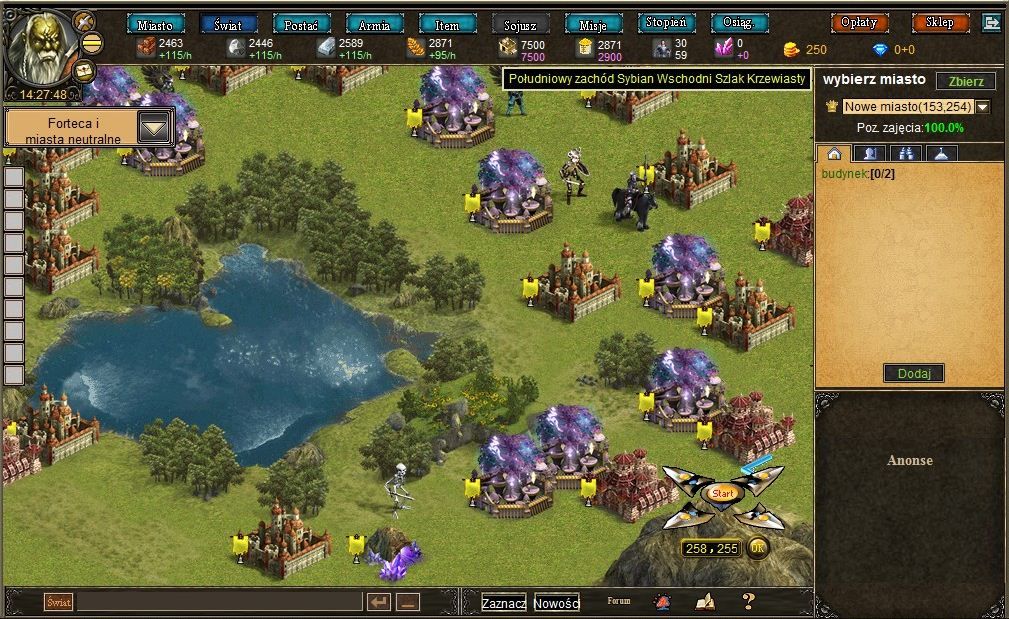Click the logout exit arrow icon
The image size is (1009, 619).
[x=992, y=22]
